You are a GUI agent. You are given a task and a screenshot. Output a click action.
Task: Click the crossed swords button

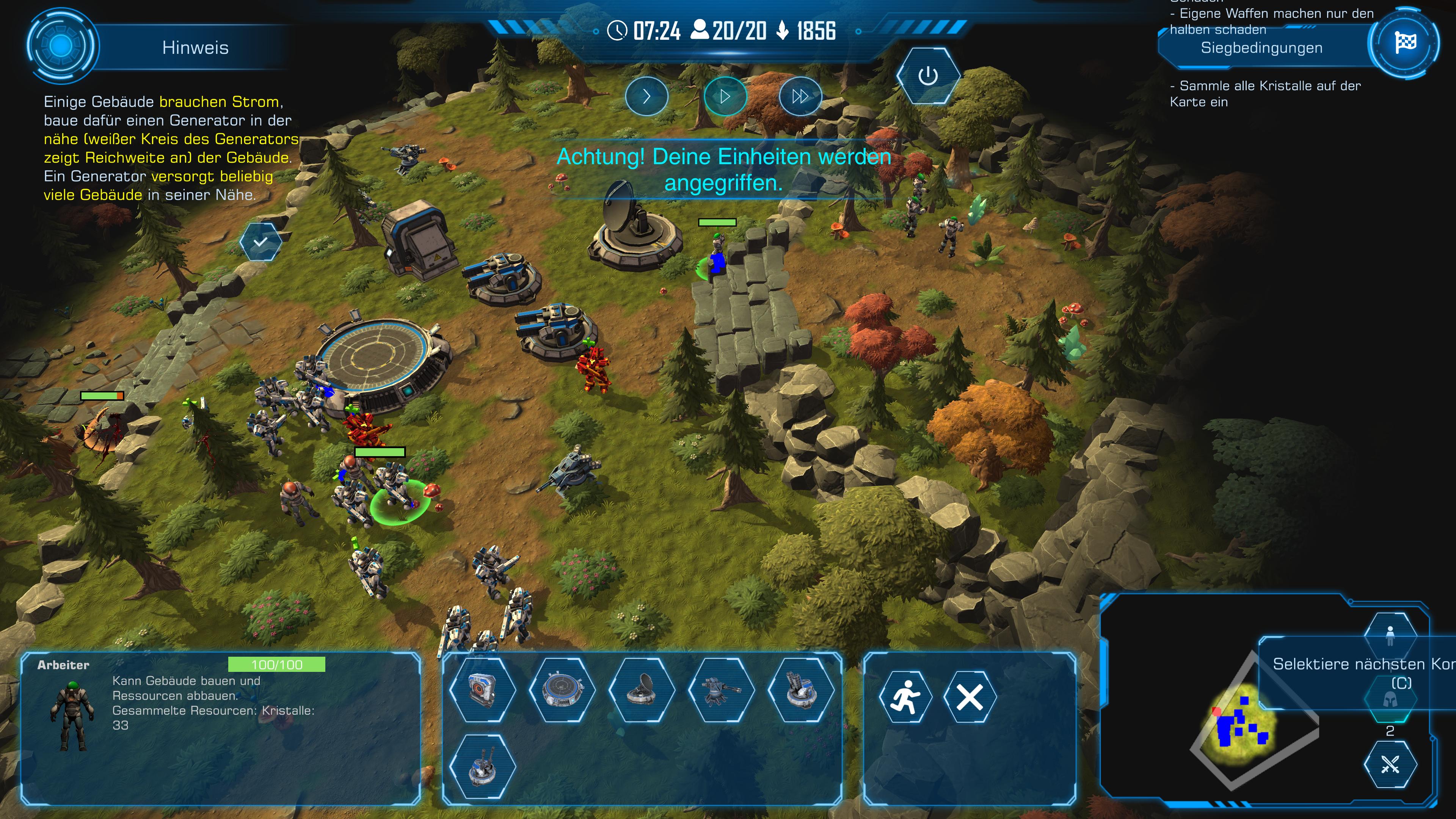(x=1390, y=765)
